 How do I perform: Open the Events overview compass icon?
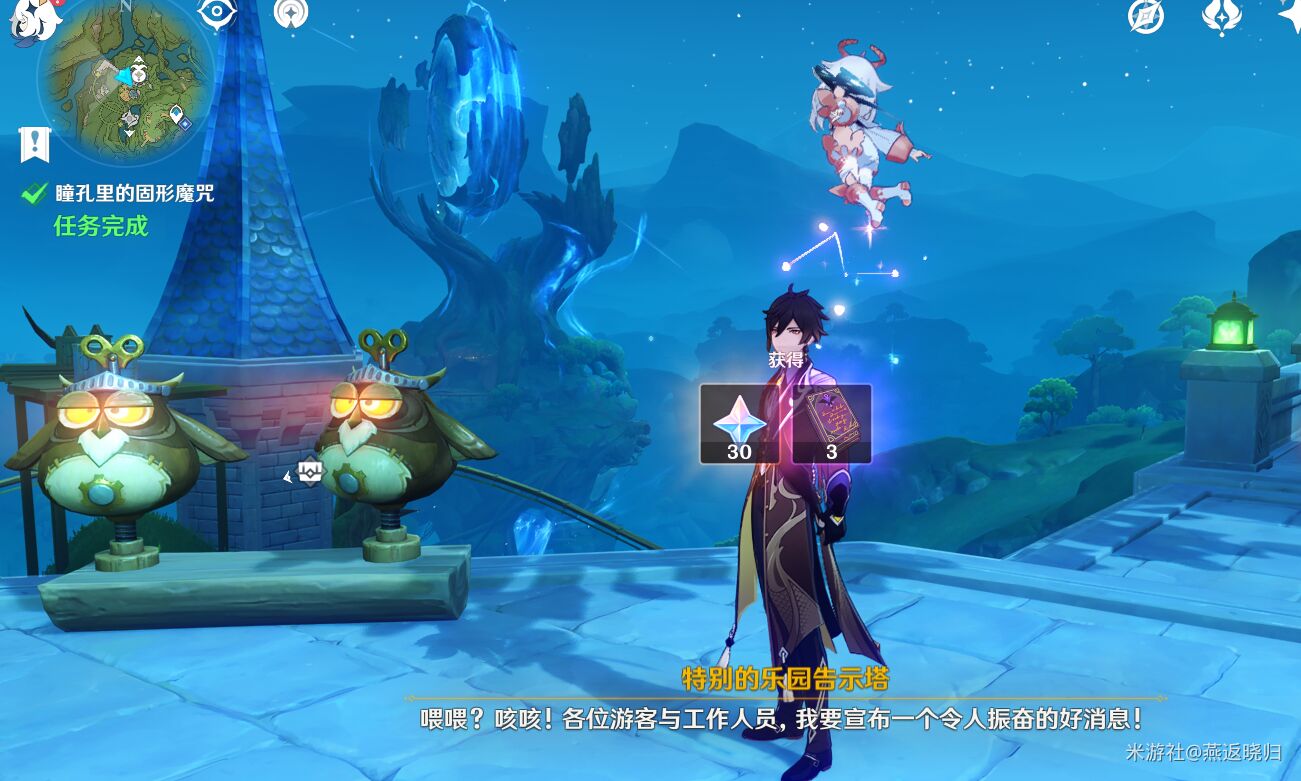[1144, 15]
